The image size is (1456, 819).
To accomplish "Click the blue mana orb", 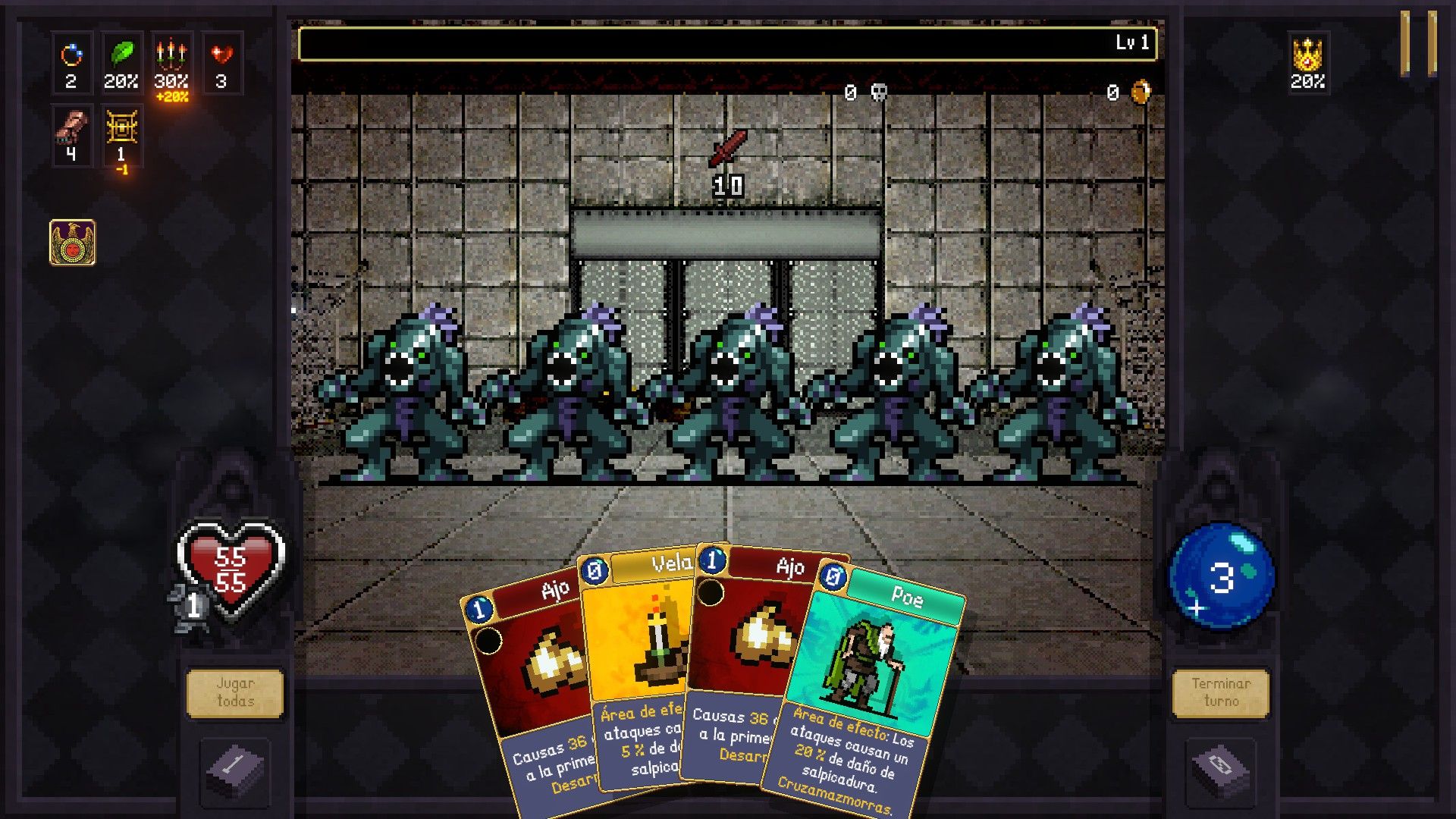I will tap(1221, 576).
